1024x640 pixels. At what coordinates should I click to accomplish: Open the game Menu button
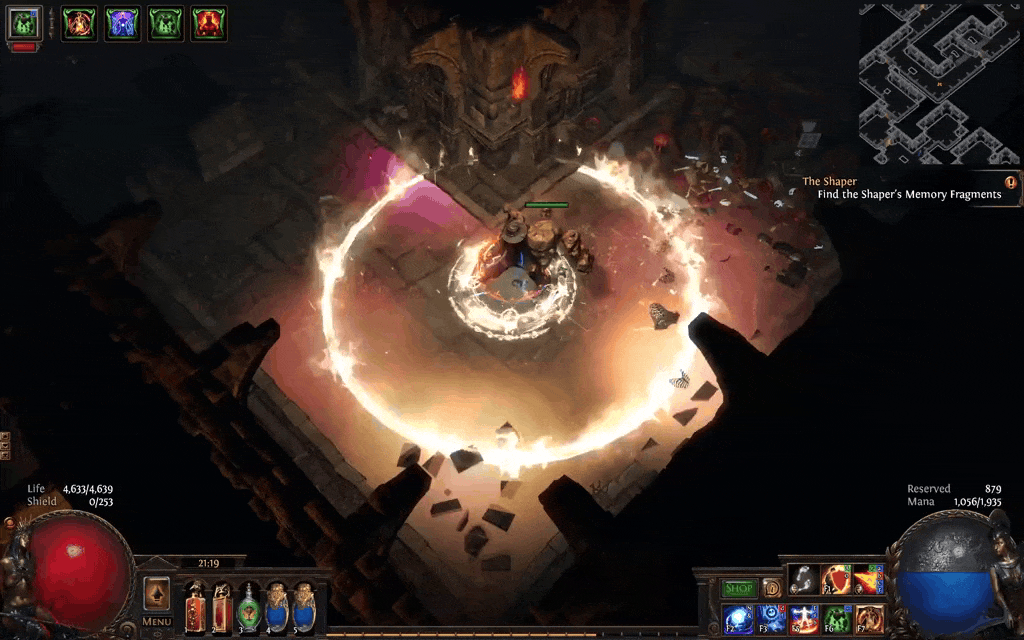(x=157, y=621)
